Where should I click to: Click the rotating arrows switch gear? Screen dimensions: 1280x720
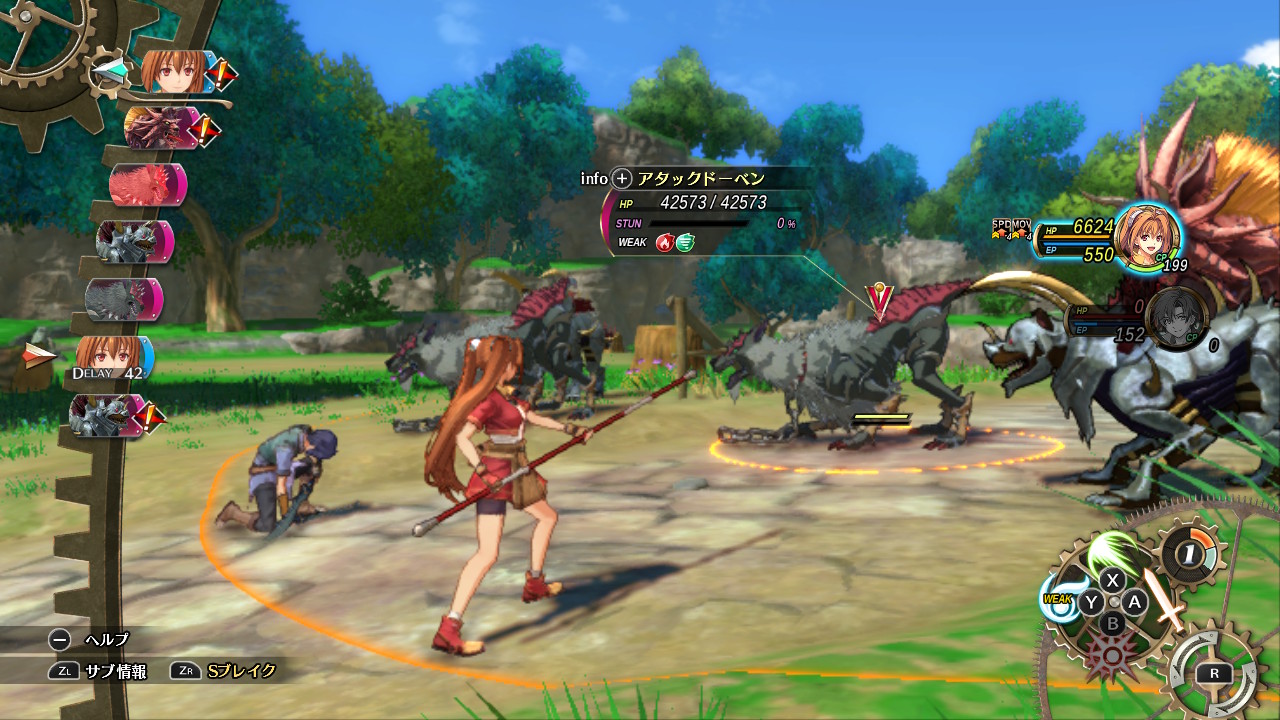pos(1212,673)
